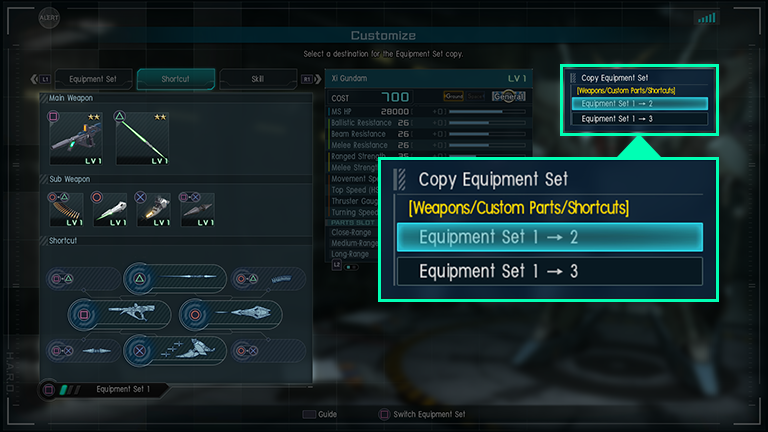Screen dimensions: 768x432
Task: Choose the missile shortcut with the circle symbol
Action: point(232,314)
